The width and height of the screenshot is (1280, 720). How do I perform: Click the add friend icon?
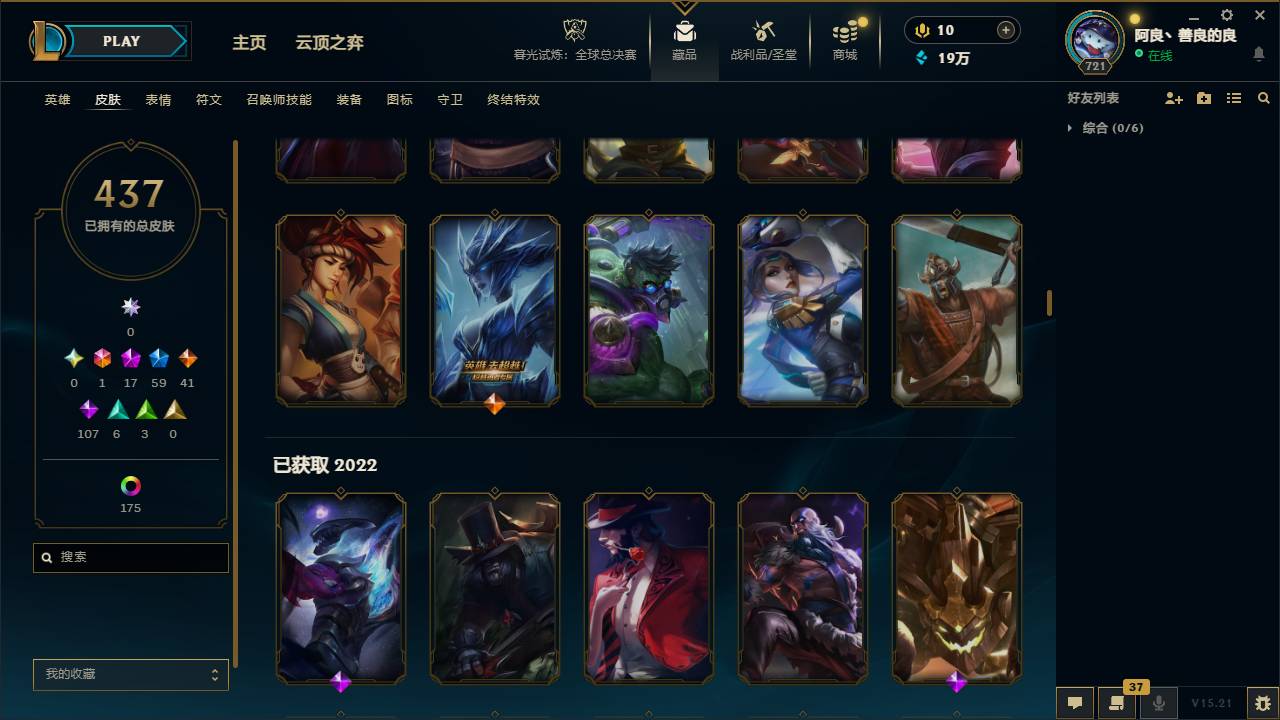(x=1172, y=97)
